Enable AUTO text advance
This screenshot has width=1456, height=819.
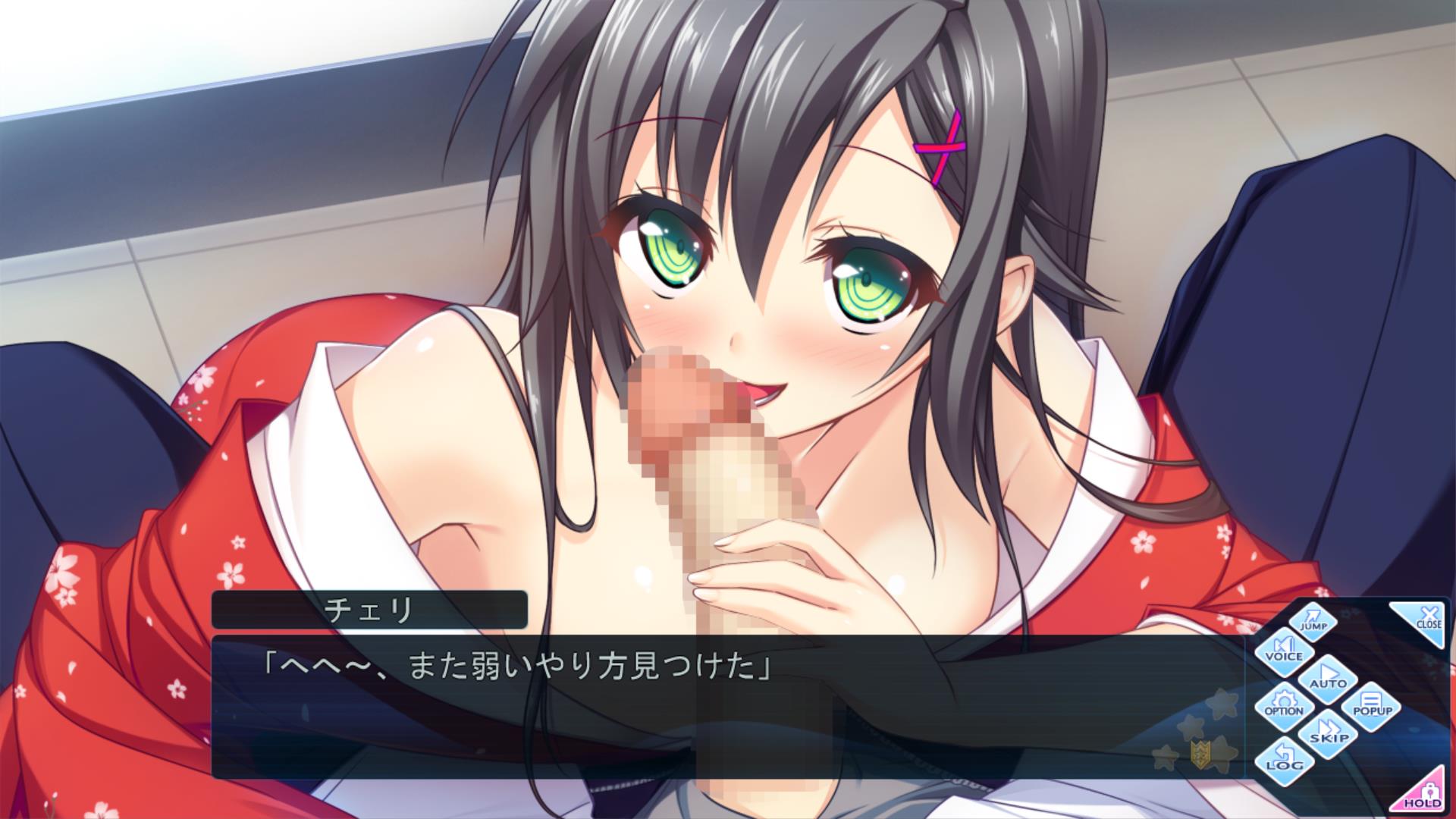[1327, 677]
